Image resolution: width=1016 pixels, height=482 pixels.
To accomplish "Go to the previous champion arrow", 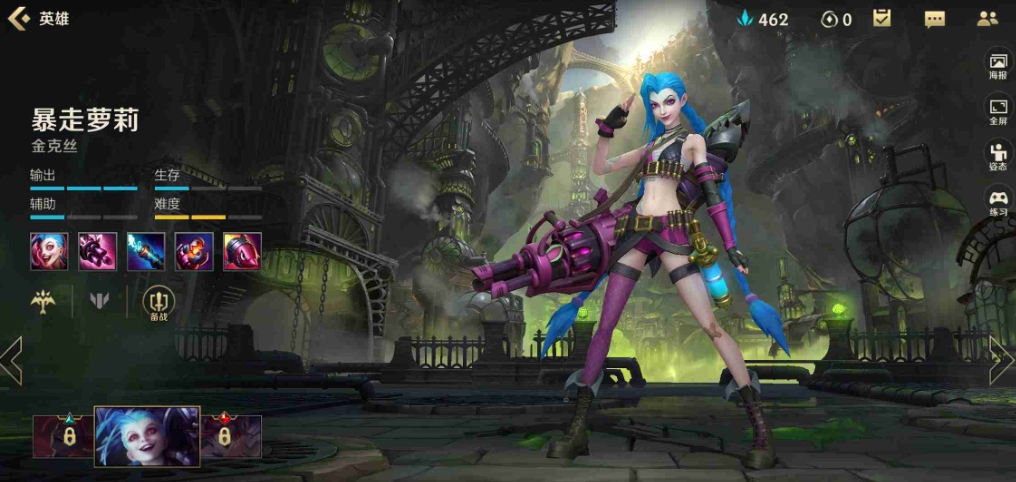I will click(11, 360).
